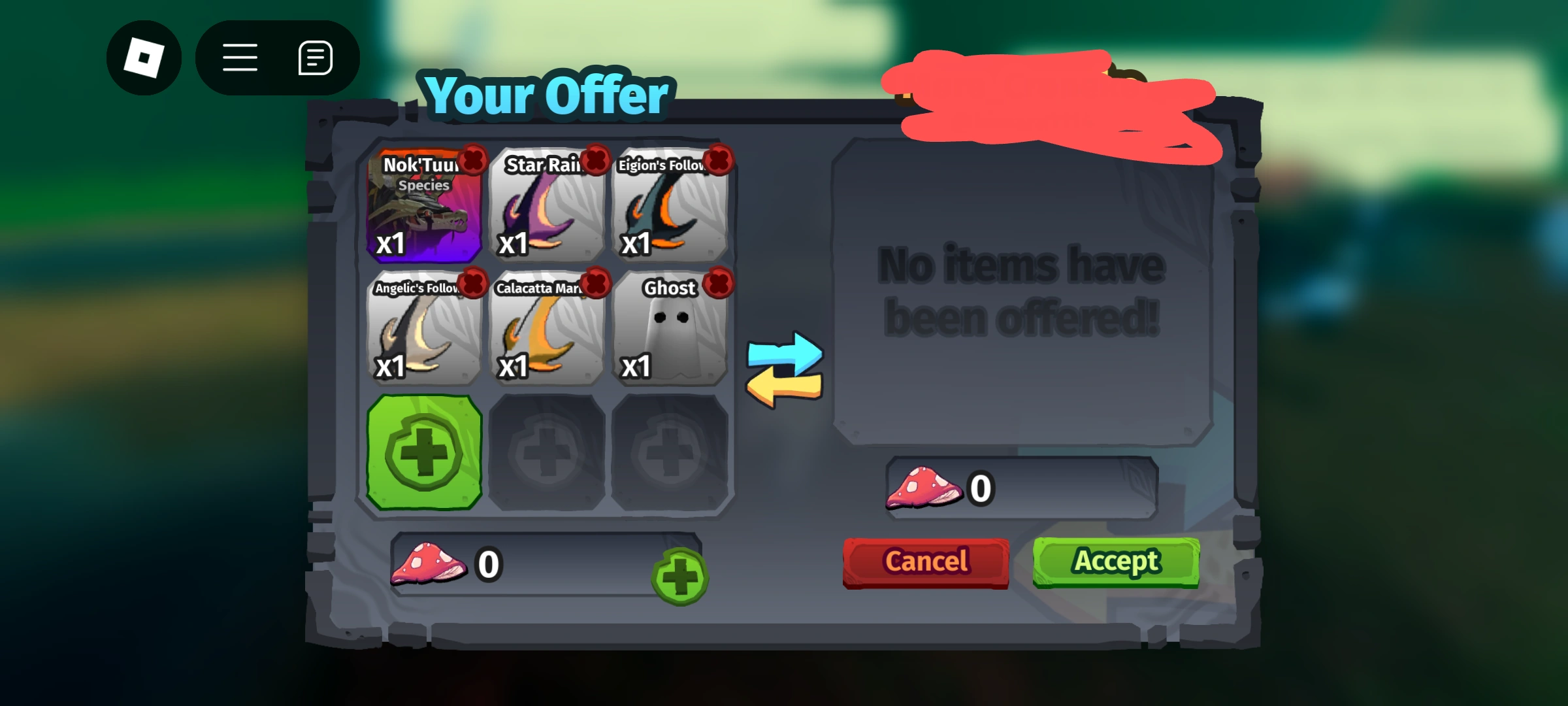This screenshot has width=1568, height=706.
Task: Open the Roblox menu
Action: click(144, 58)
